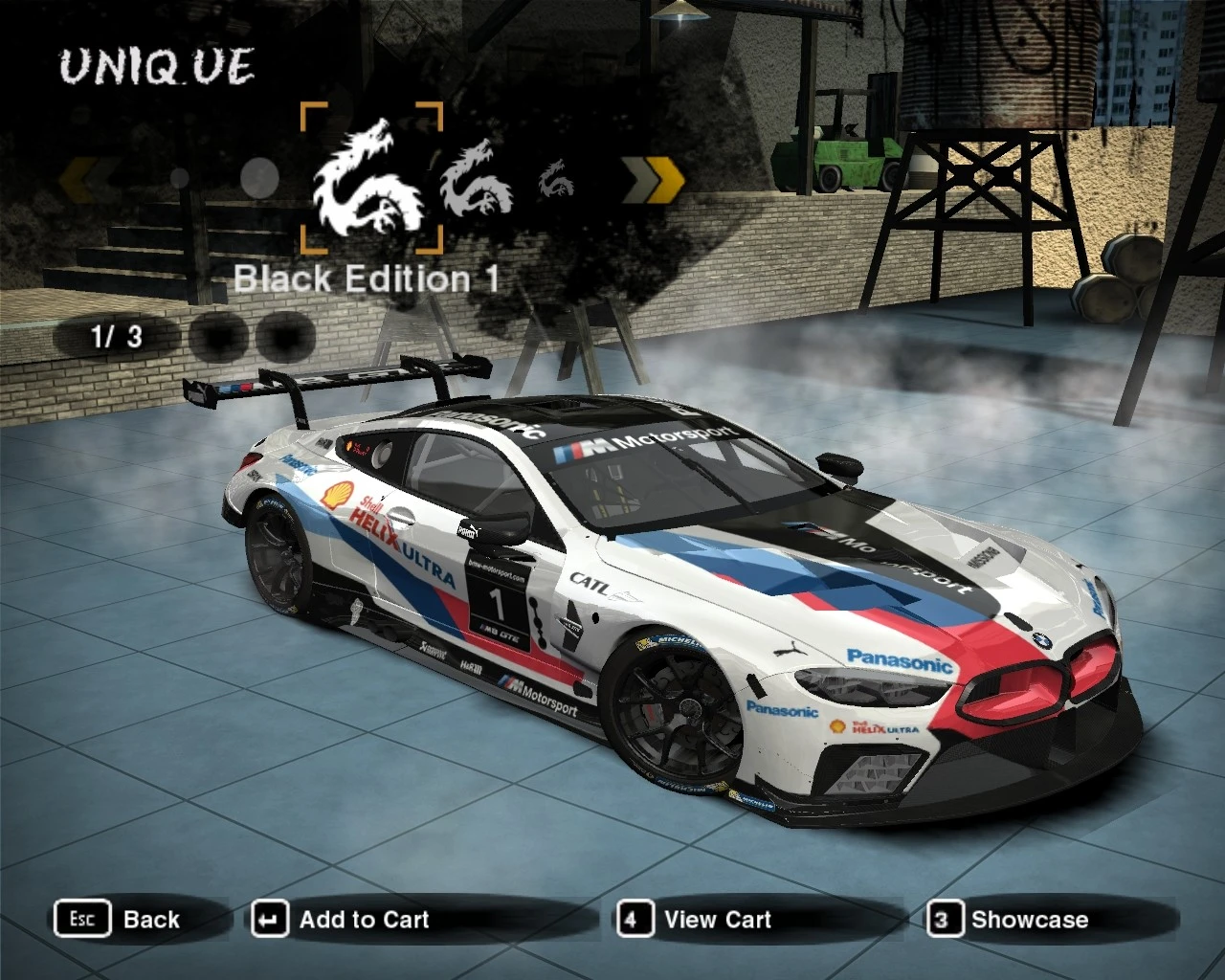Screen dimensions: 1225x980
Task: Add Black Edition 1 to Cart
Action: click(364, 919)
